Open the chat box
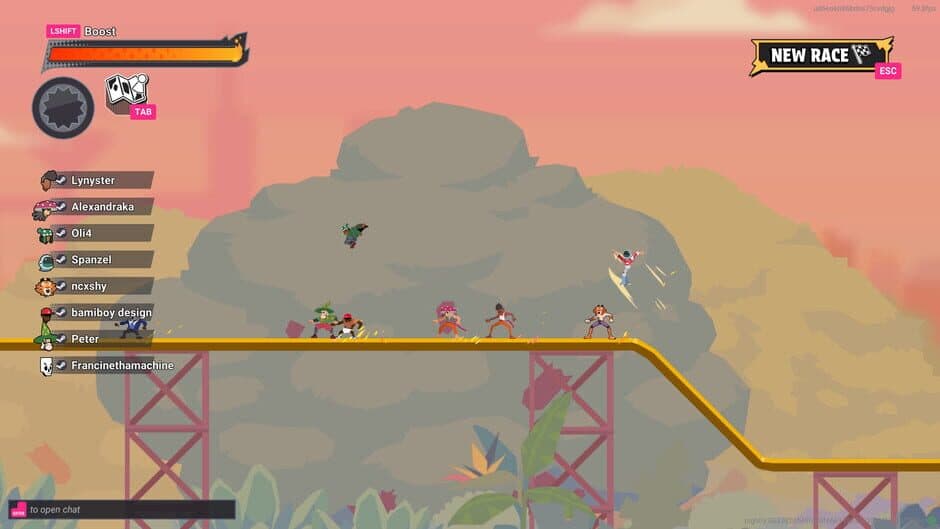The image size is (940, 529). coord(122,510)
